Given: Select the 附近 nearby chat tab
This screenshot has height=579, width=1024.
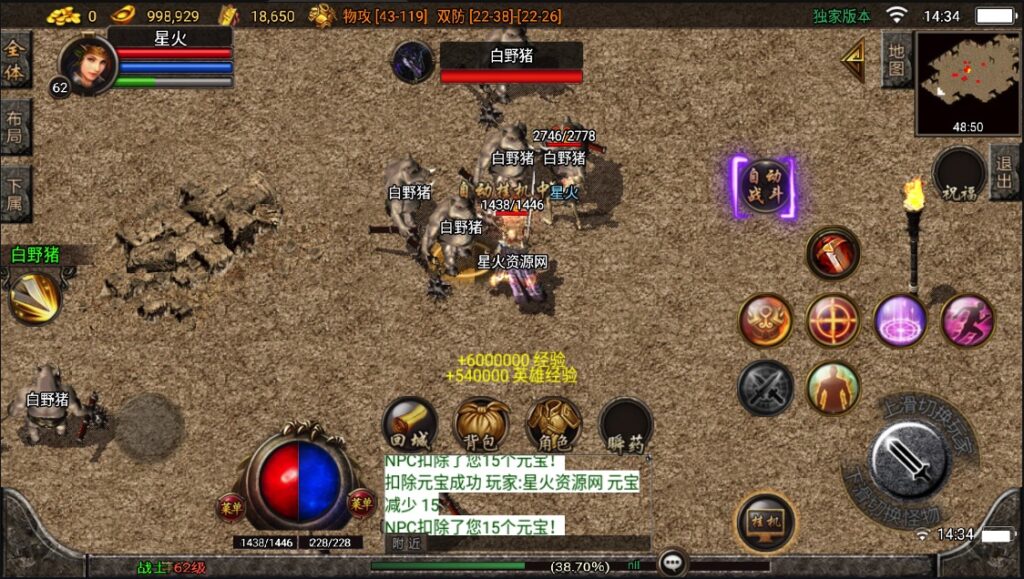Looking at the screenshot, I should click(x=406, y=543).
